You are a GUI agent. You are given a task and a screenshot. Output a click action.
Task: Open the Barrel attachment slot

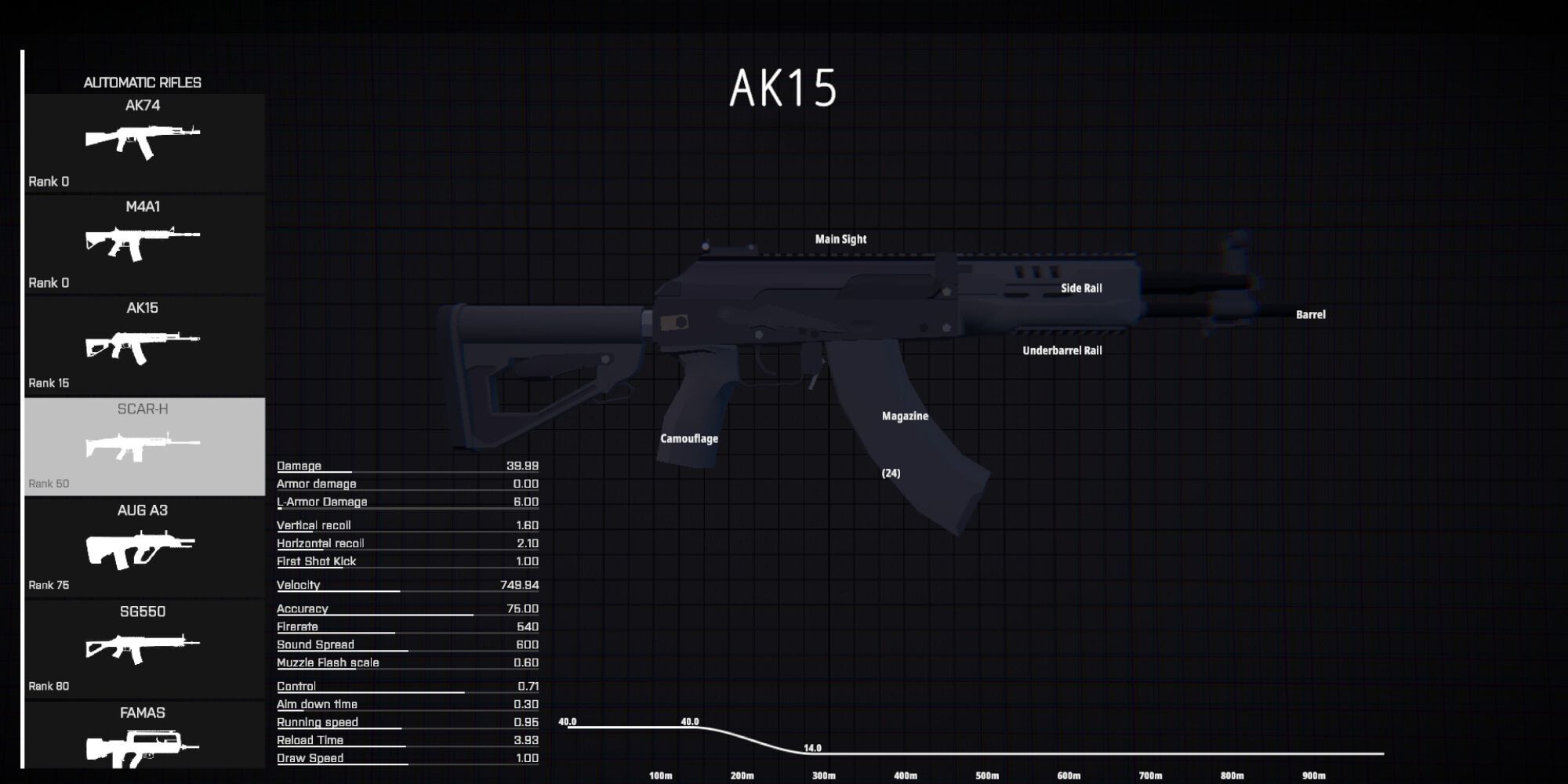(x=1310, y=314)
